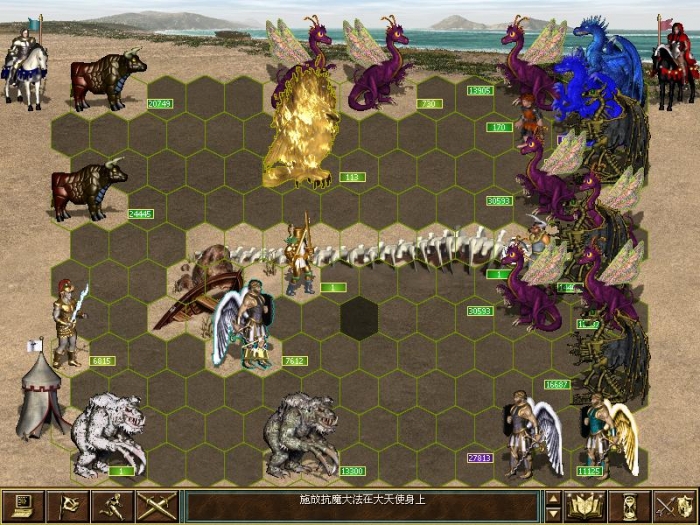Show earlier combat log lines with up arrow

[552, 498]
